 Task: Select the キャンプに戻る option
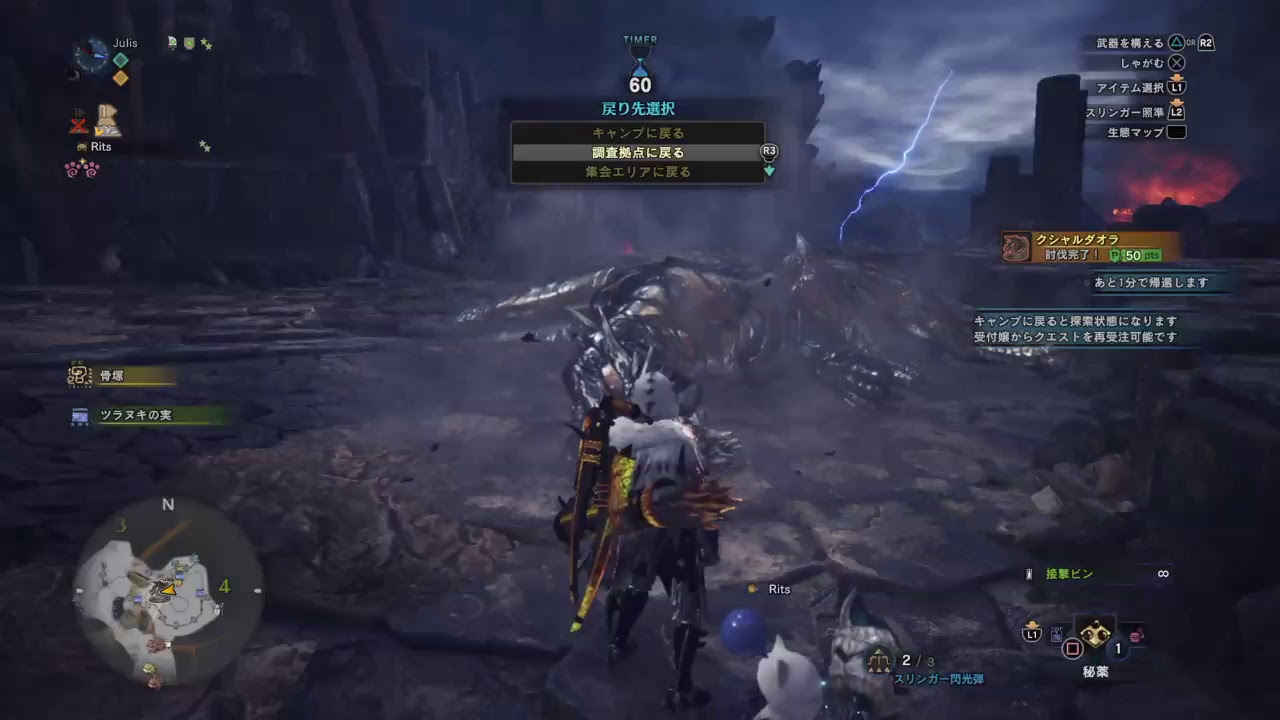(637, 132)
